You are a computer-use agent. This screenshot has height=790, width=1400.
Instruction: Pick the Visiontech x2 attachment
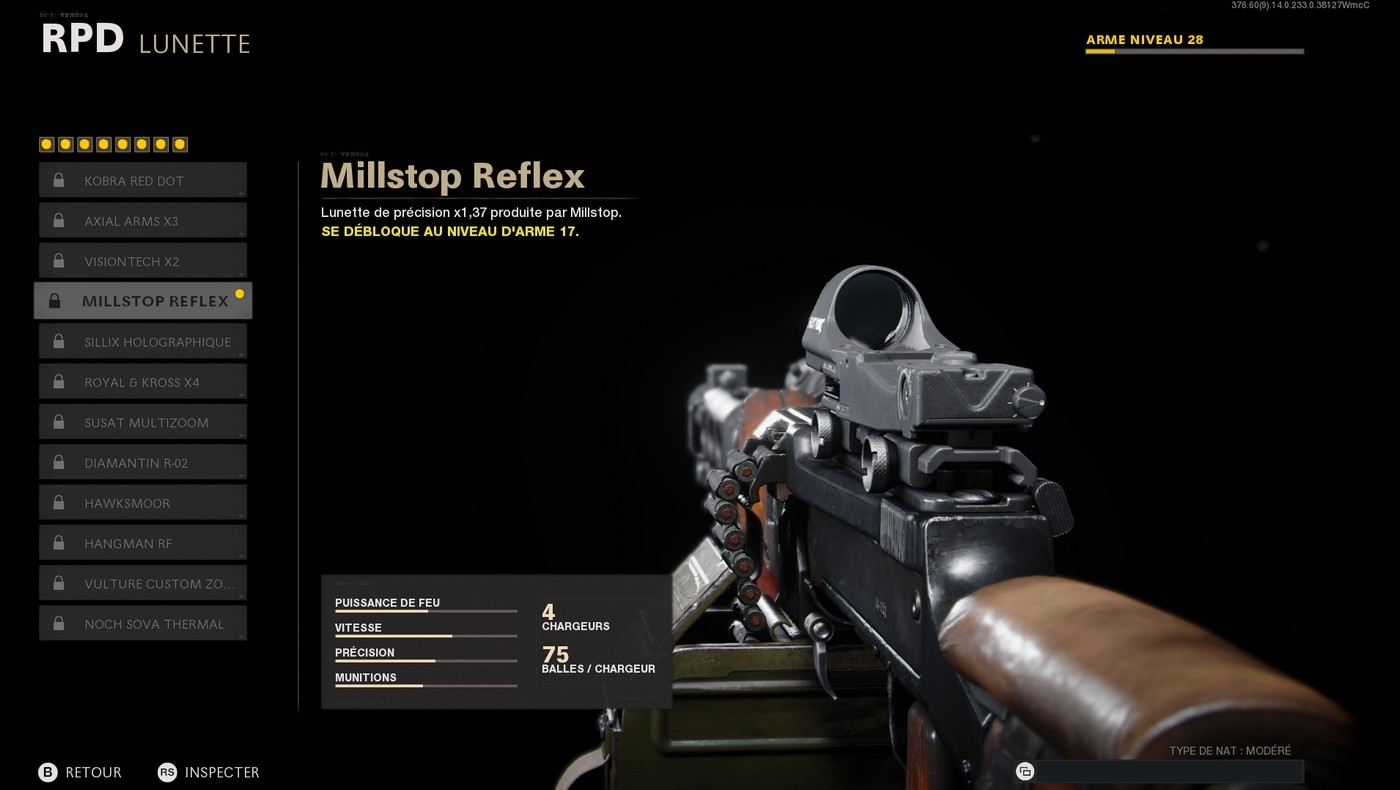pos(143,261)
